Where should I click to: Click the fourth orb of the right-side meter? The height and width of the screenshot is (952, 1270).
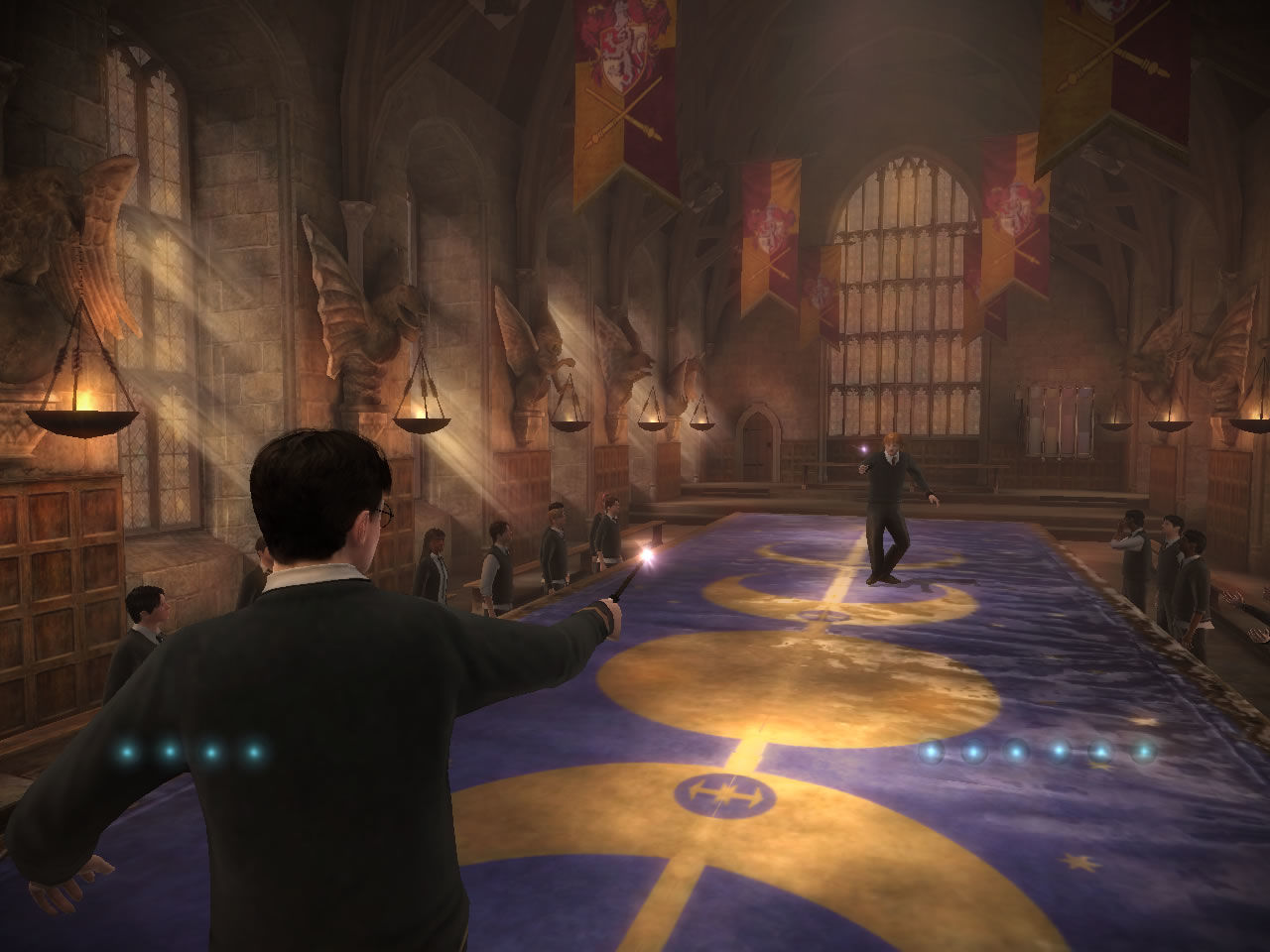coord(1058,750)
